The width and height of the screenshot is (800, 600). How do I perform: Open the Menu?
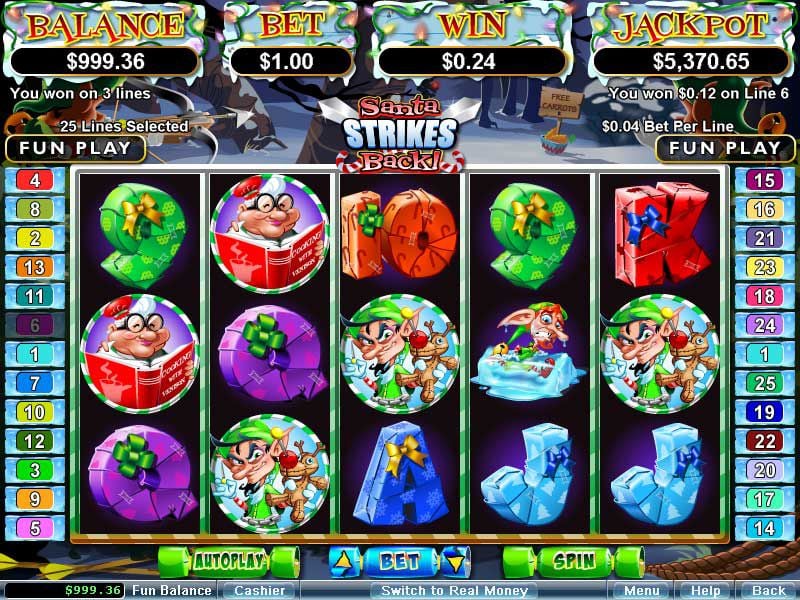(x=639, y=590)
